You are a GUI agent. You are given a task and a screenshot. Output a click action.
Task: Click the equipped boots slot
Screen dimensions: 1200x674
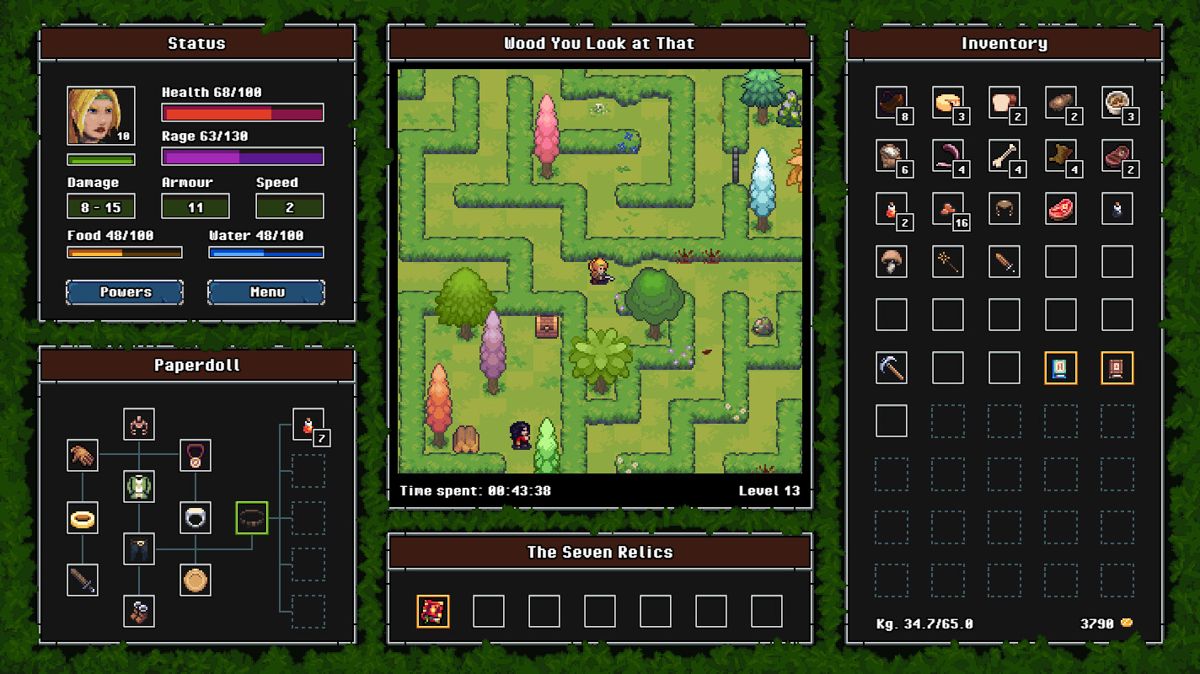coord(139,610)
